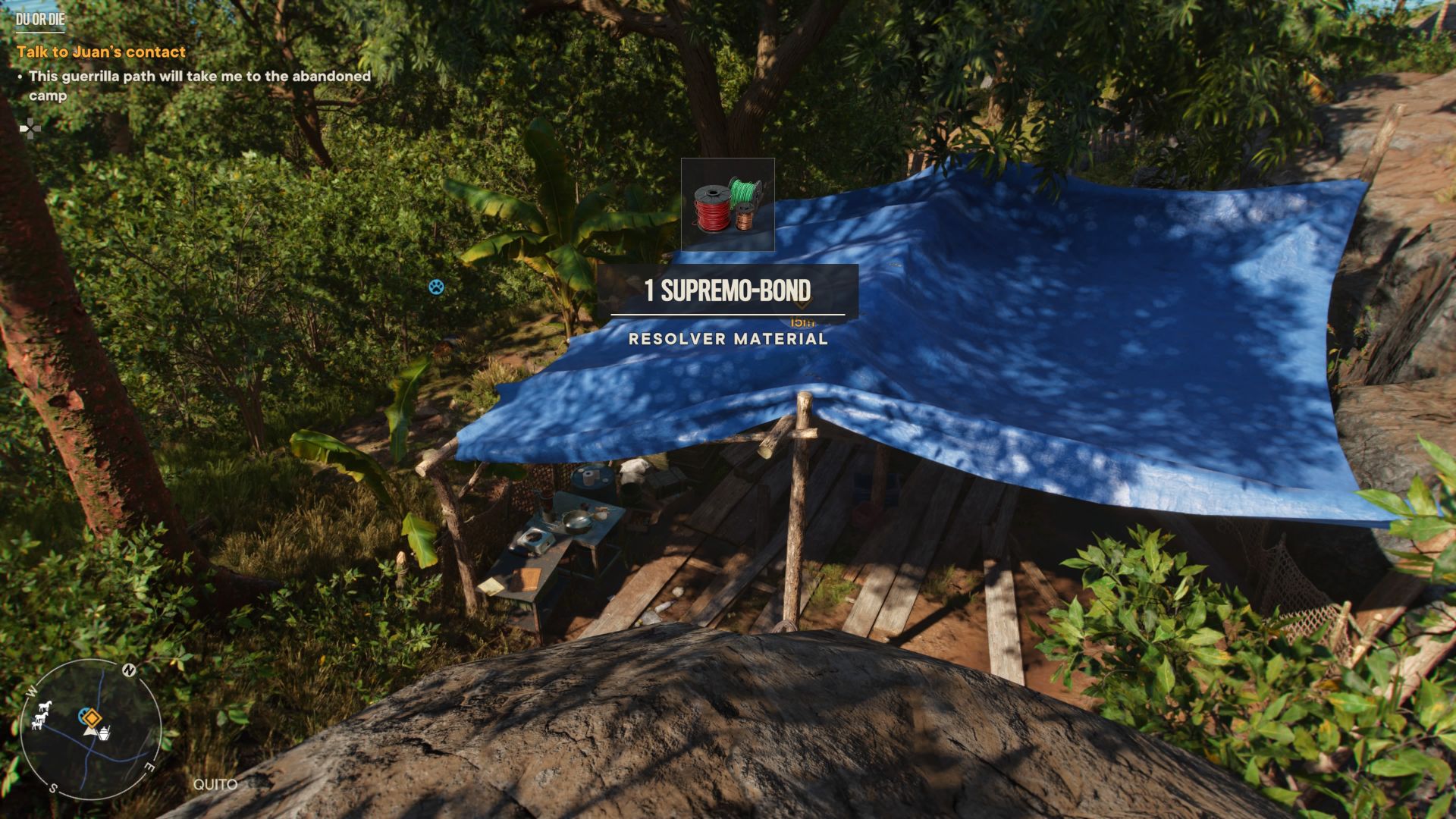Click the lowest horse icon on the minimap
The width and height of the screenshot is (1456, 819).
click(37, 726)
